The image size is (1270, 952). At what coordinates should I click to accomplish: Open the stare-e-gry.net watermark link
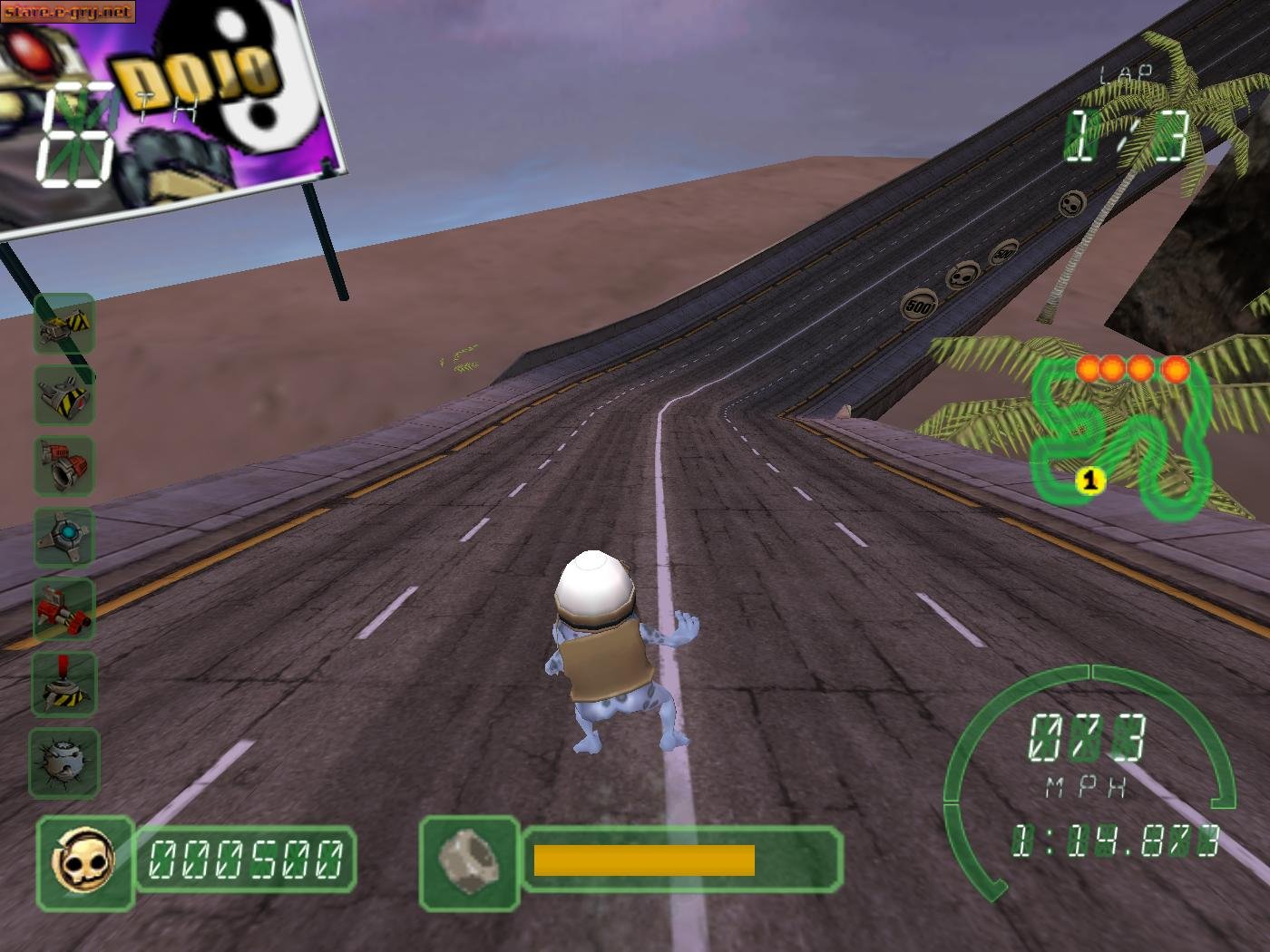(68, 11)
